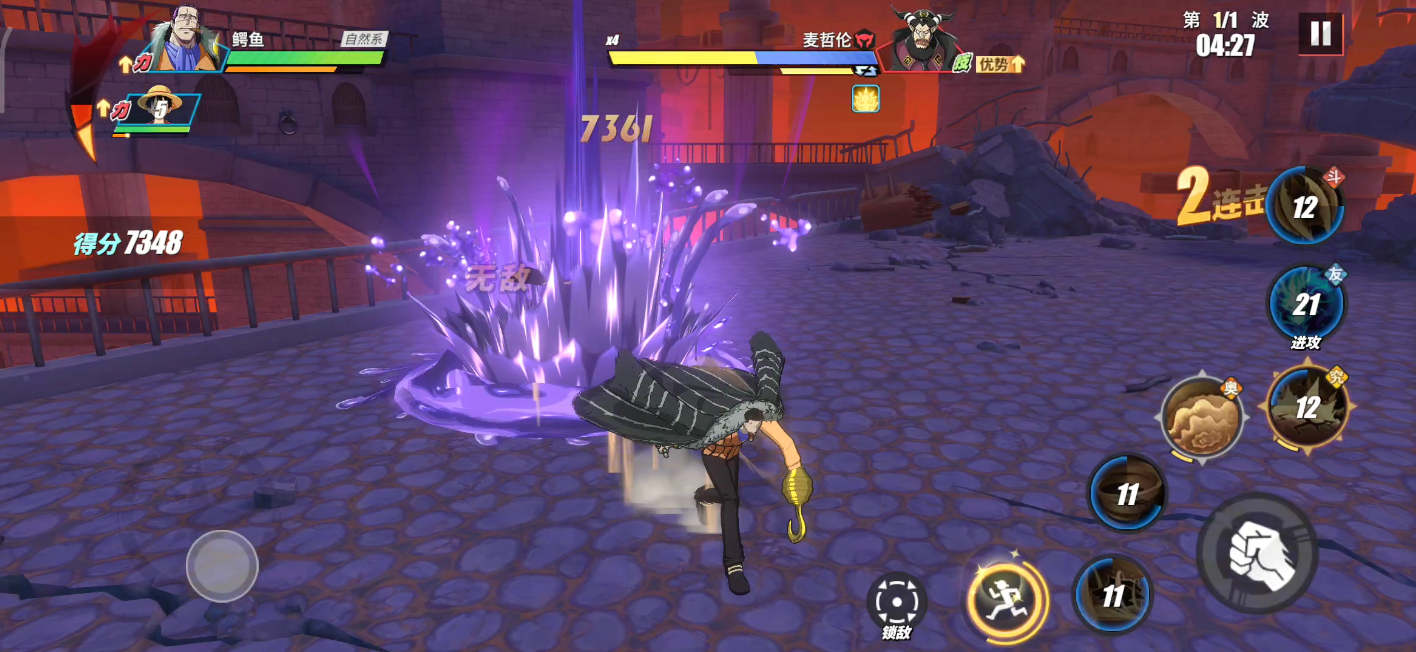Switch to Luffy's straw-hat portrait
Image resolution: width=1416 pixels, height=652 pixels.
159,108
